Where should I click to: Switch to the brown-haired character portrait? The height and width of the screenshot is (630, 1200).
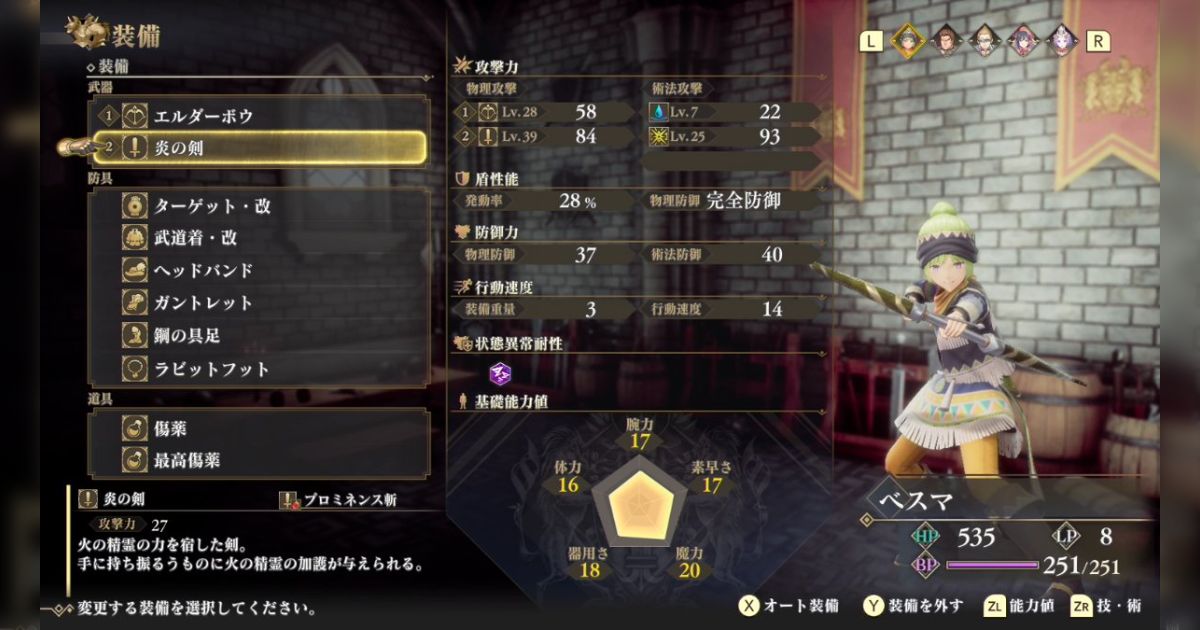tap(945, 40)
